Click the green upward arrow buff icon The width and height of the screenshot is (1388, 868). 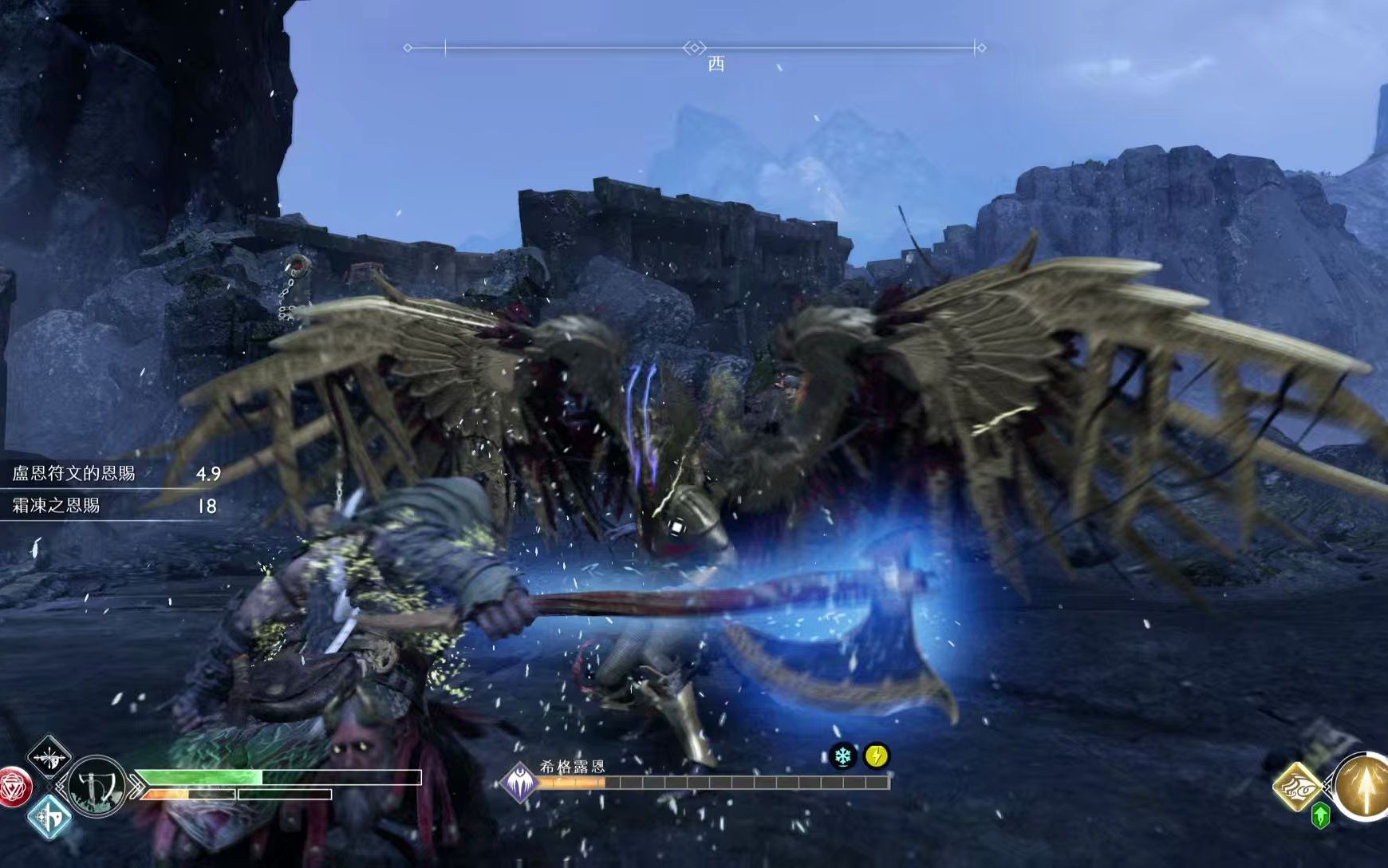tap(1320, 816)
